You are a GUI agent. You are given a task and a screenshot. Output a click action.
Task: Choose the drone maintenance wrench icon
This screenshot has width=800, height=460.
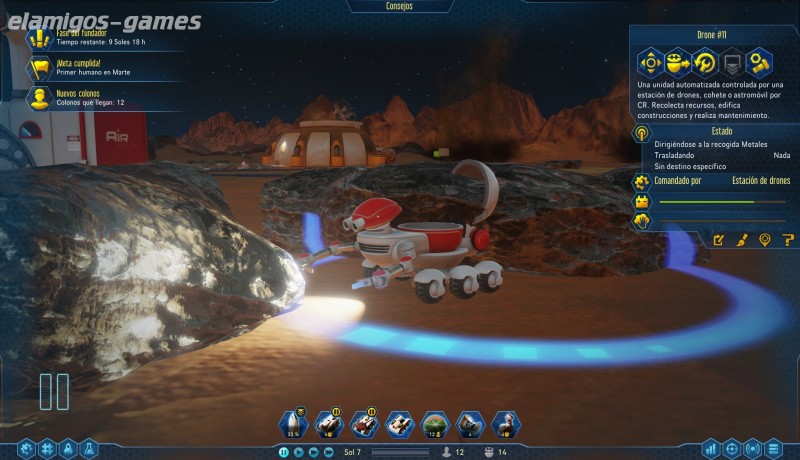(705, 62)
